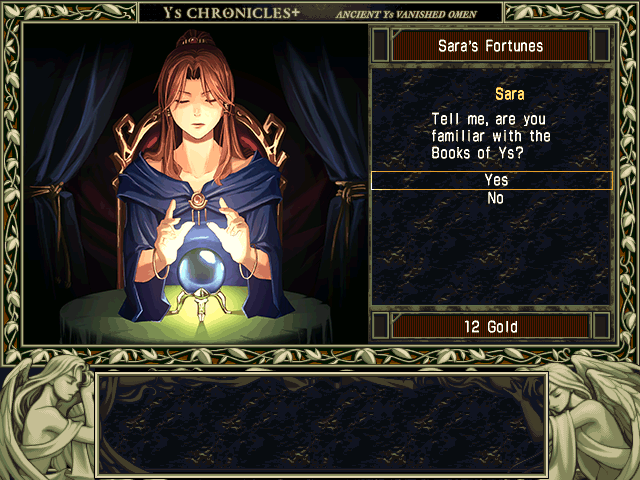Answer Yes to Sara's question

click(495, 180)
